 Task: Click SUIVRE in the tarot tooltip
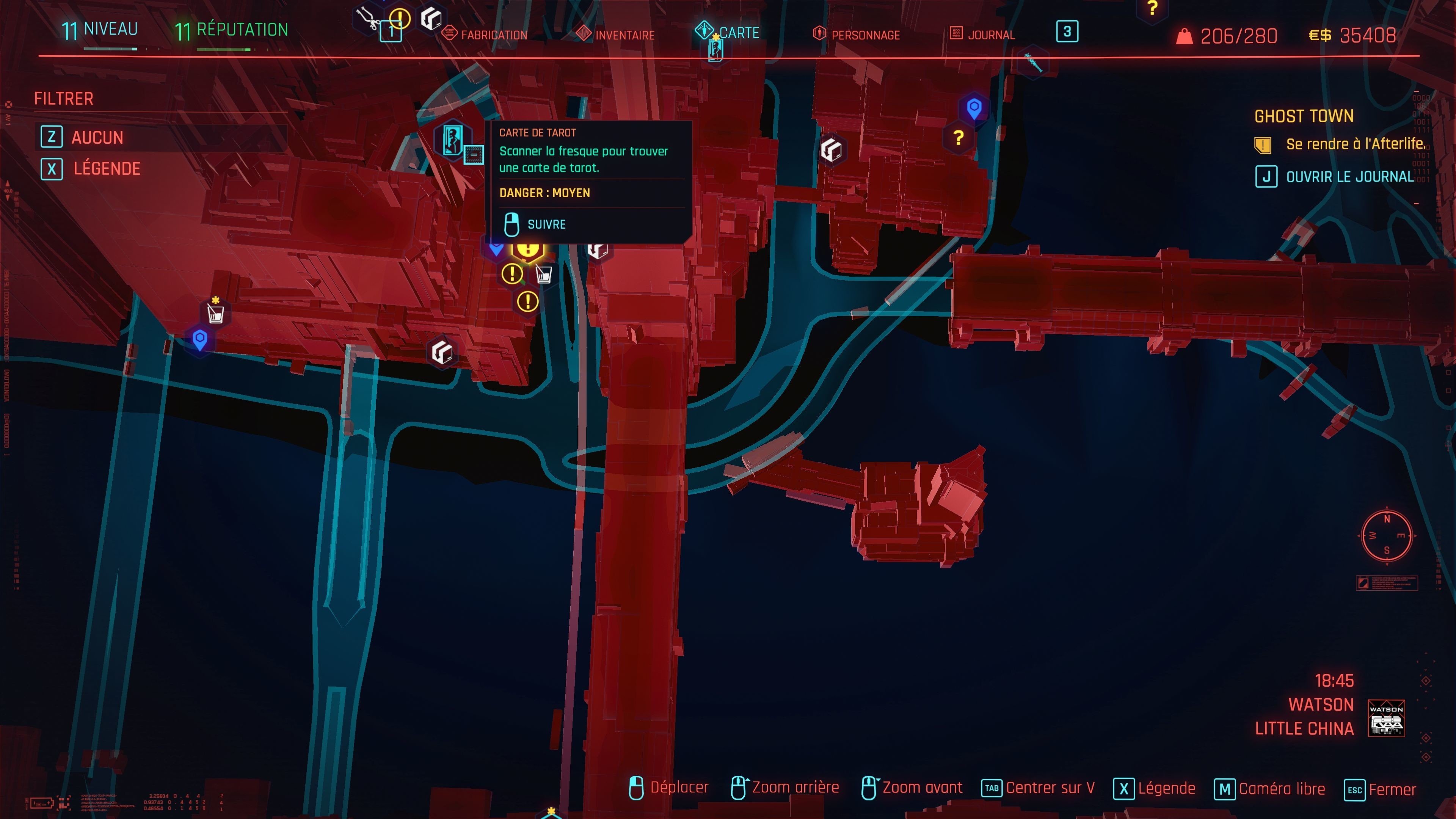(546, 224)
